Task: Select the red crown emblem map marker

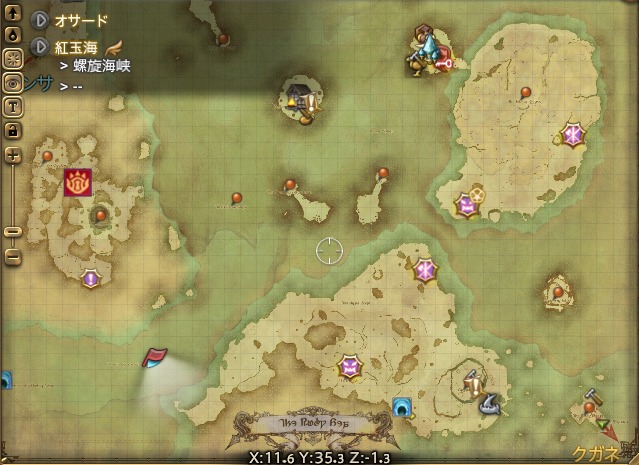Action: coord(76,183)
